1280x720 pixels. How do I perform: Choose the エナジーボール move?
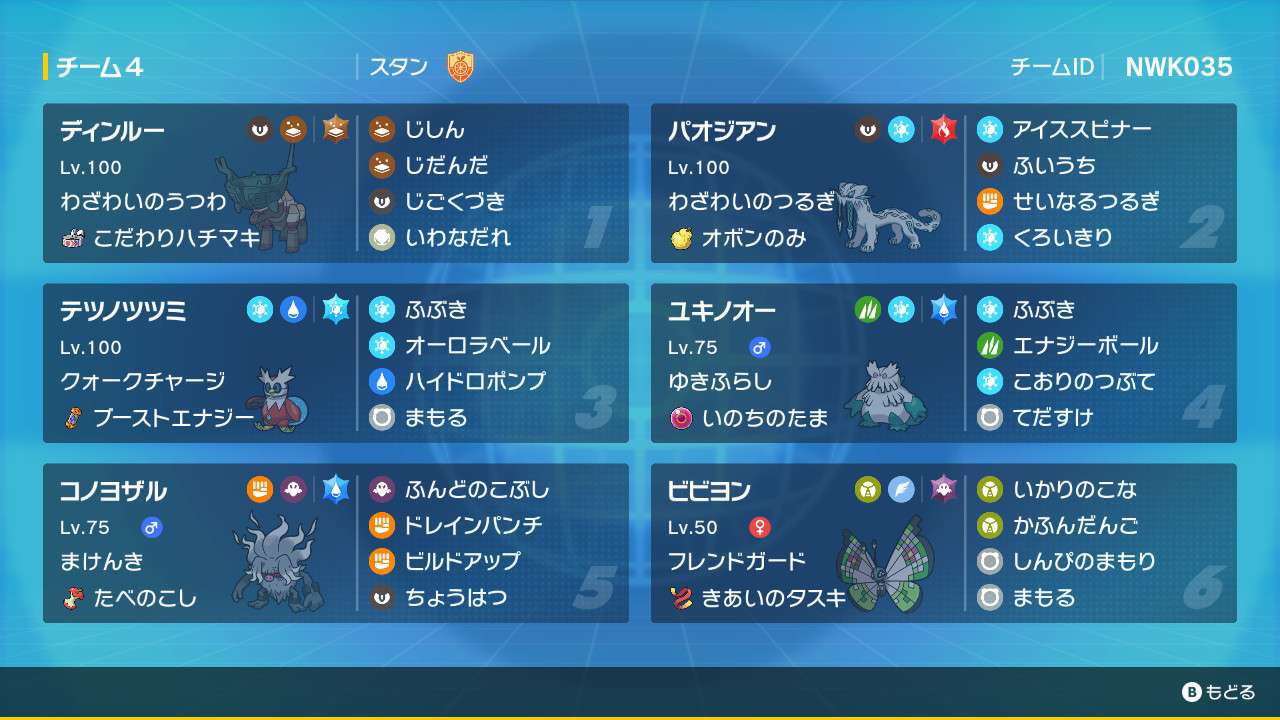pyautogui.click(x=1084, y=345)
